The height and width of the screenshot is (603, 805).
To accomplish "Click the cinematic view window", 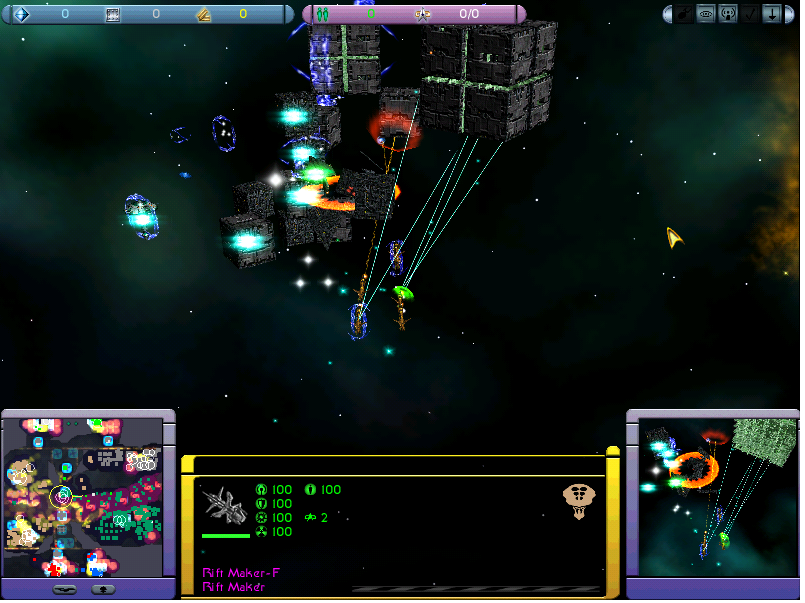I will pos(711,496).
